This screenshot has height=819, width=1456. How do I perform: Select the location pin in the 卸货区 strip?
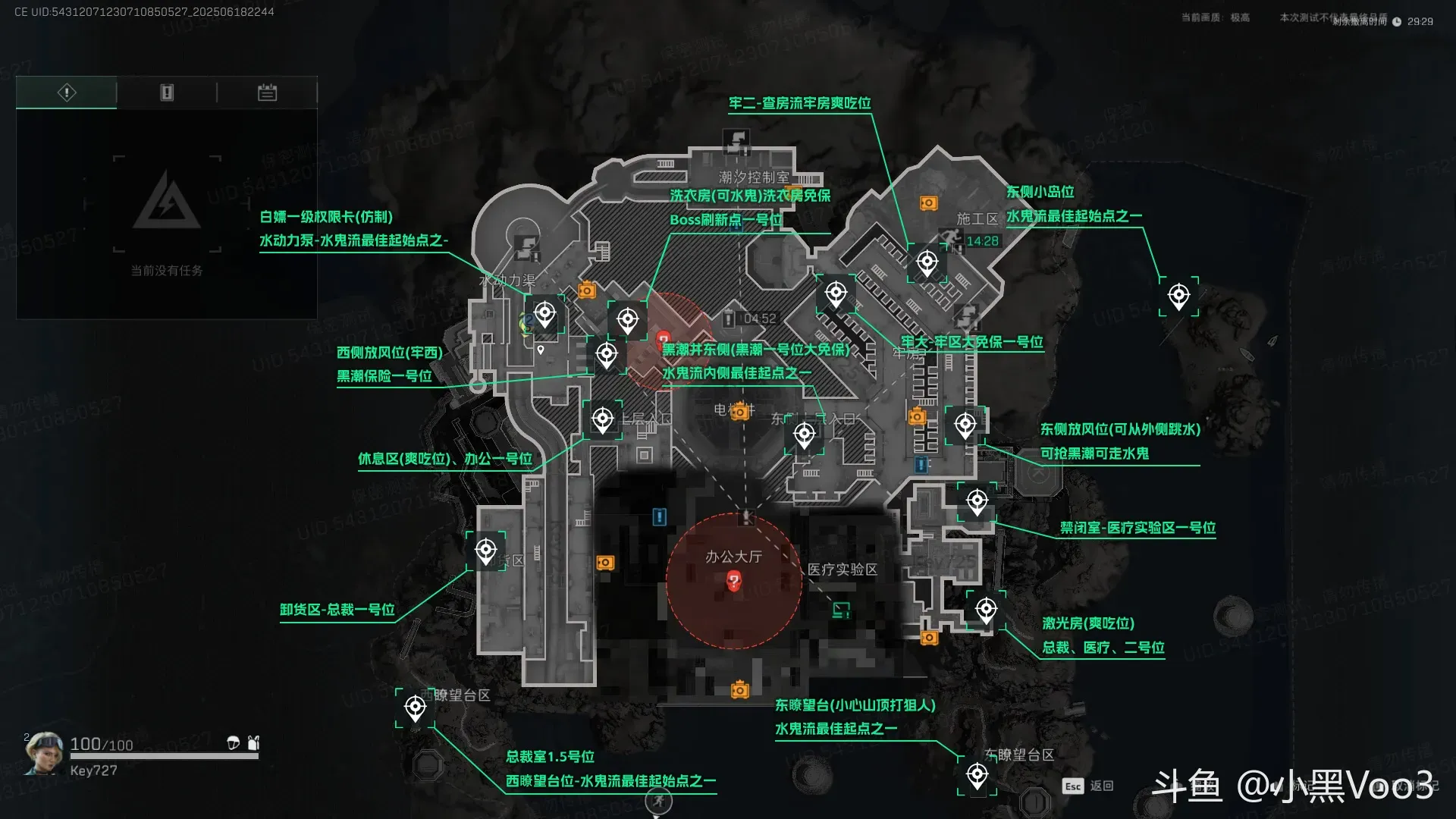click(x=486, y=550)
